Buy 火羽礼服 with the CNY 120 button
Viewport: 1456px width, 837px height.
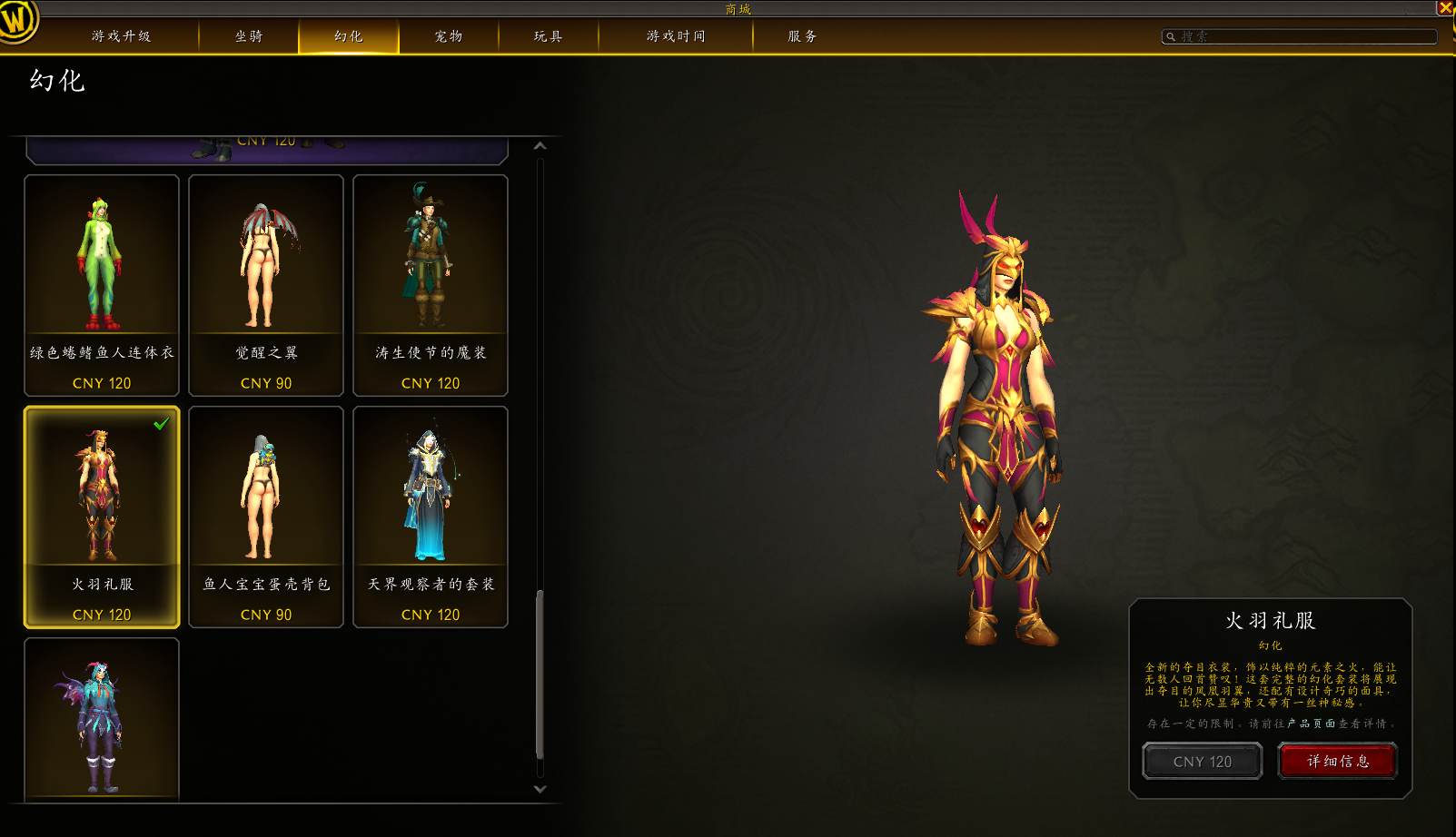1202,762
